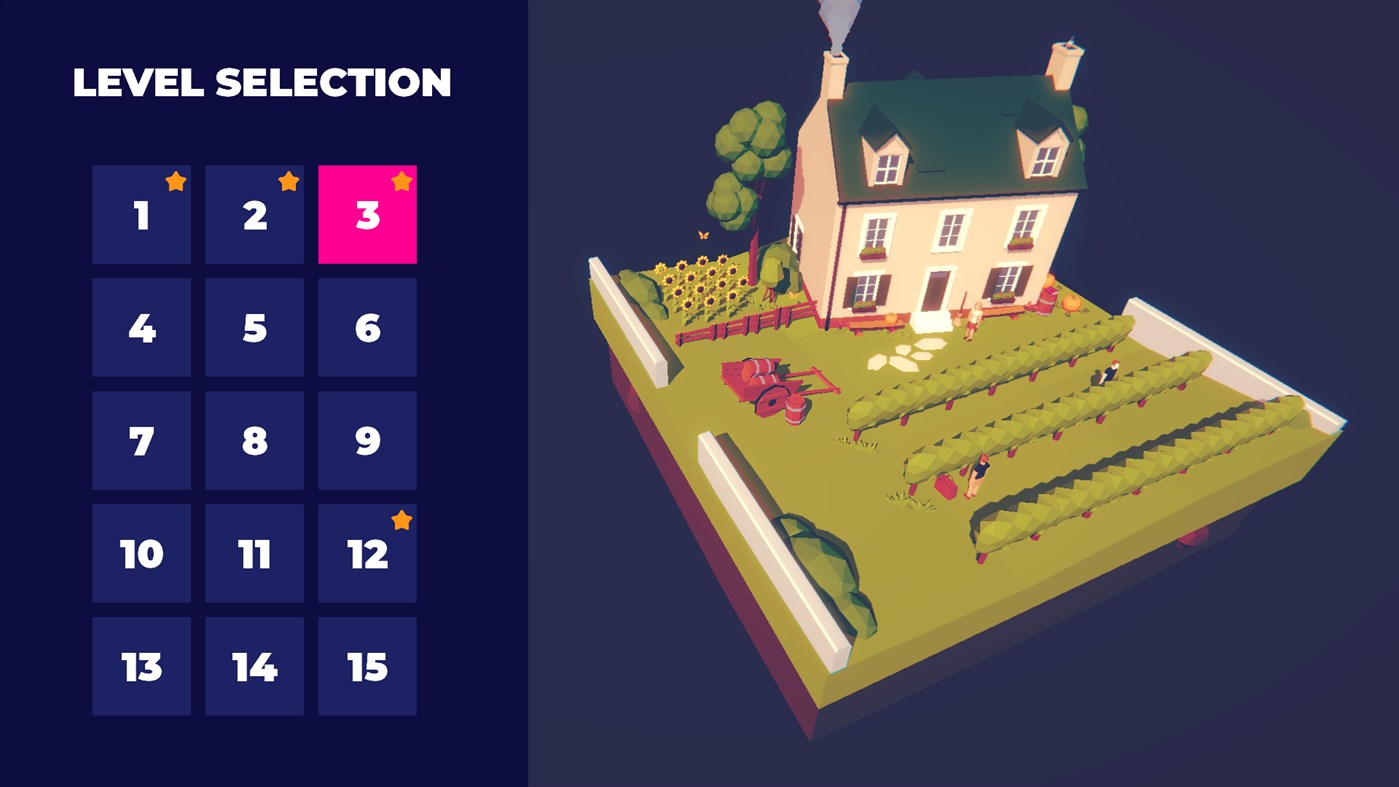This screenshot has height=787, width=1399.
Task: Select level 11
Action: pyautogui.click(x=254, y=552)
